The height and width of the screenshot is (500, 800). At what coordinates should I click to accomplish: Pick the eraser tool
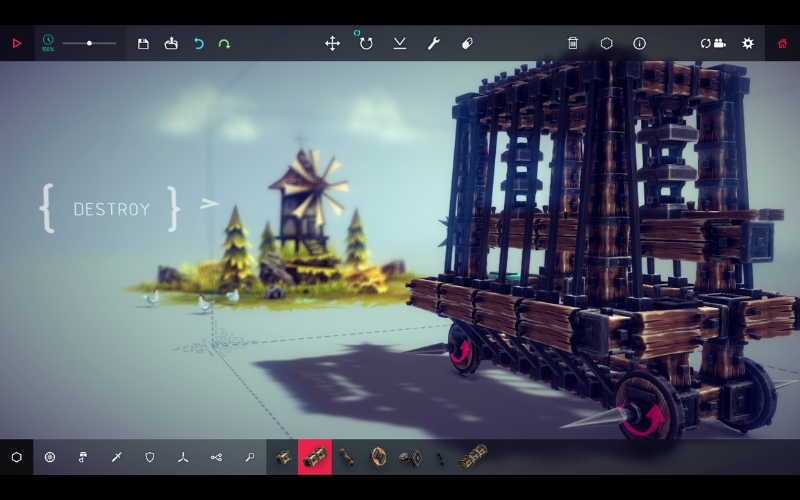click(x=467, y=43)
